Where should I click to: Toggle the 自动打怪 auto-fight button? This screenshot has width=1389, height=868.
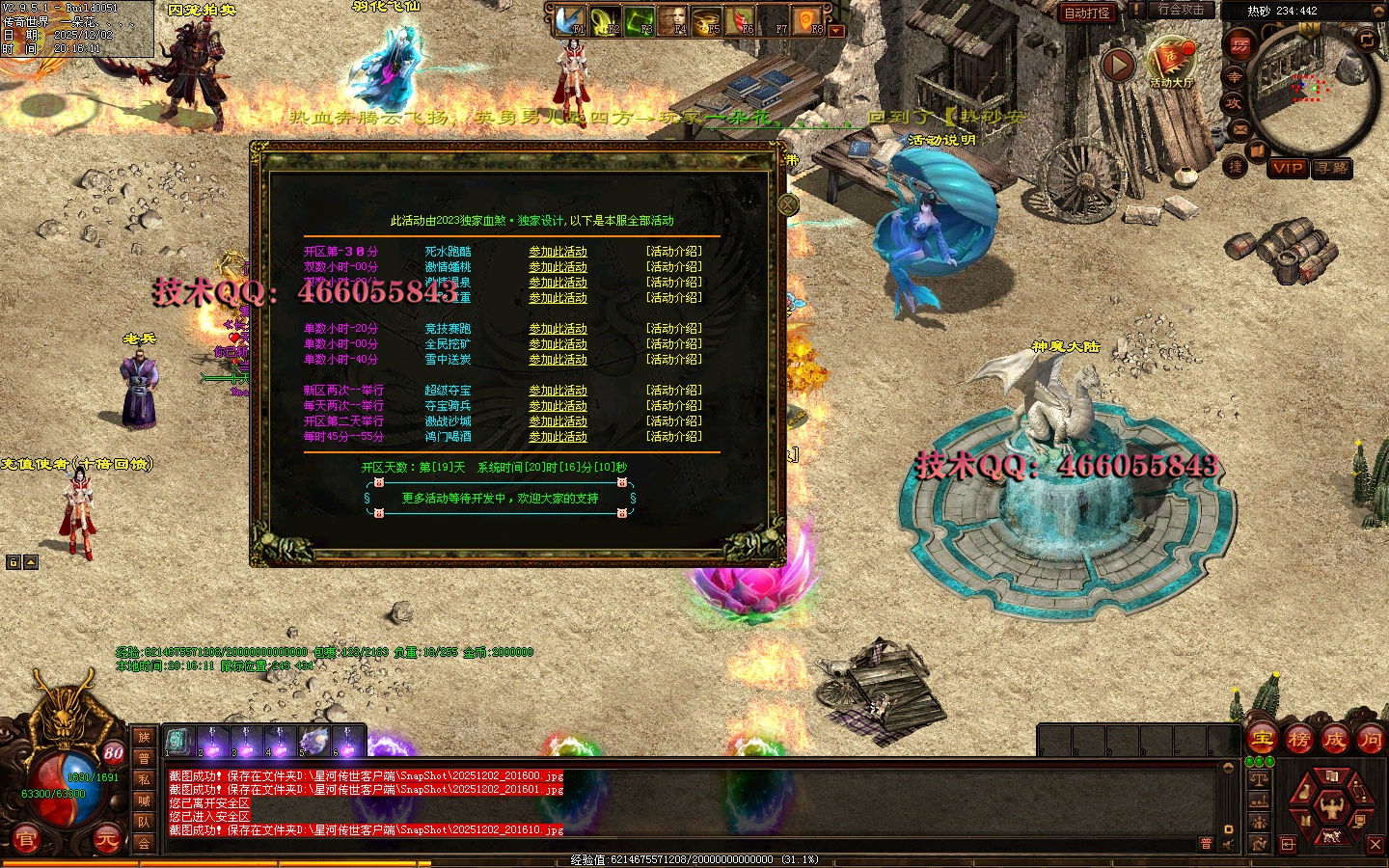(x=1087, y=13)
